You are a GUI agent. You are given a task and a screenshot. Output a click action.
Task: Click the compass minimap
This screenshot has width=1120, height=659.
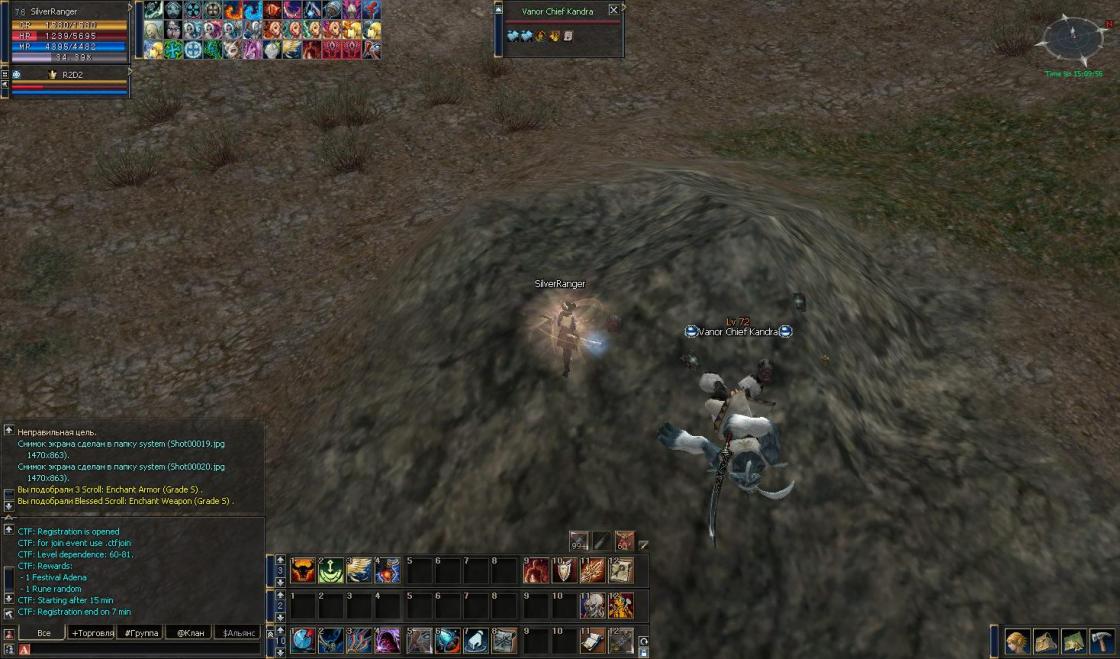(x=1071, y=38)
